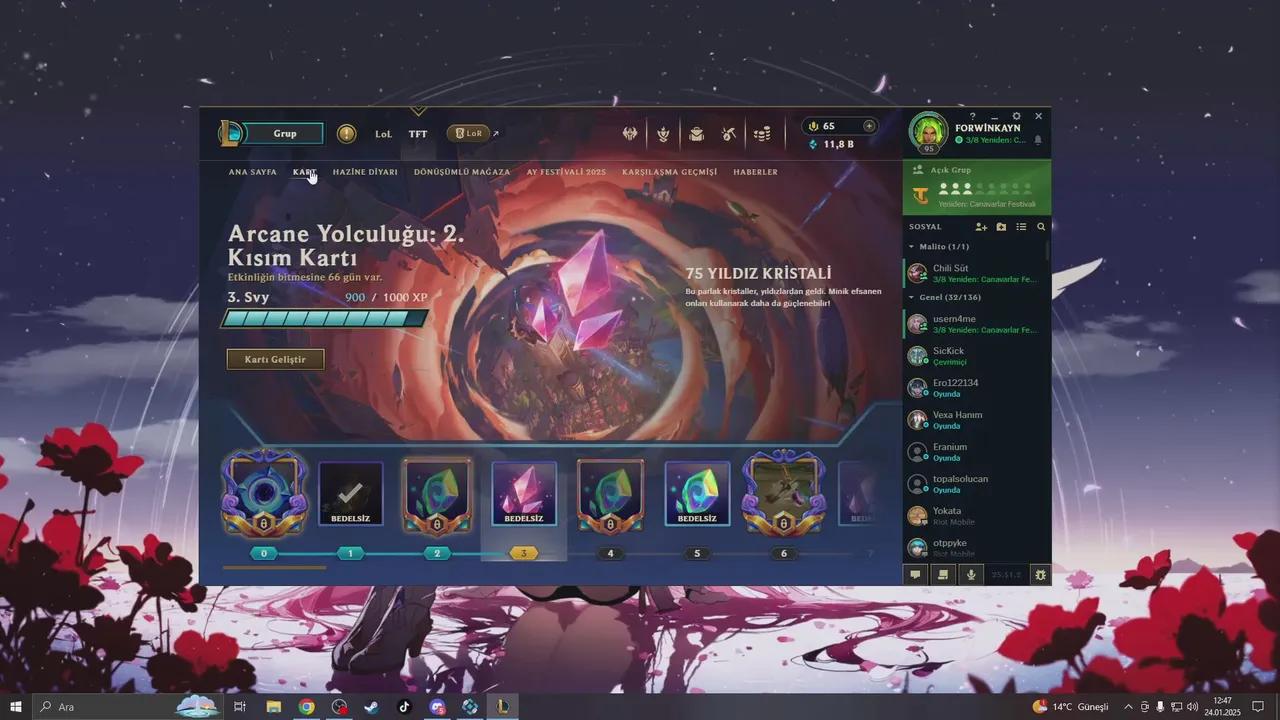The height and width of the screenshot is (720, 1280).
Task: Open the Essence coins icon in top bar
Action: 762,133
